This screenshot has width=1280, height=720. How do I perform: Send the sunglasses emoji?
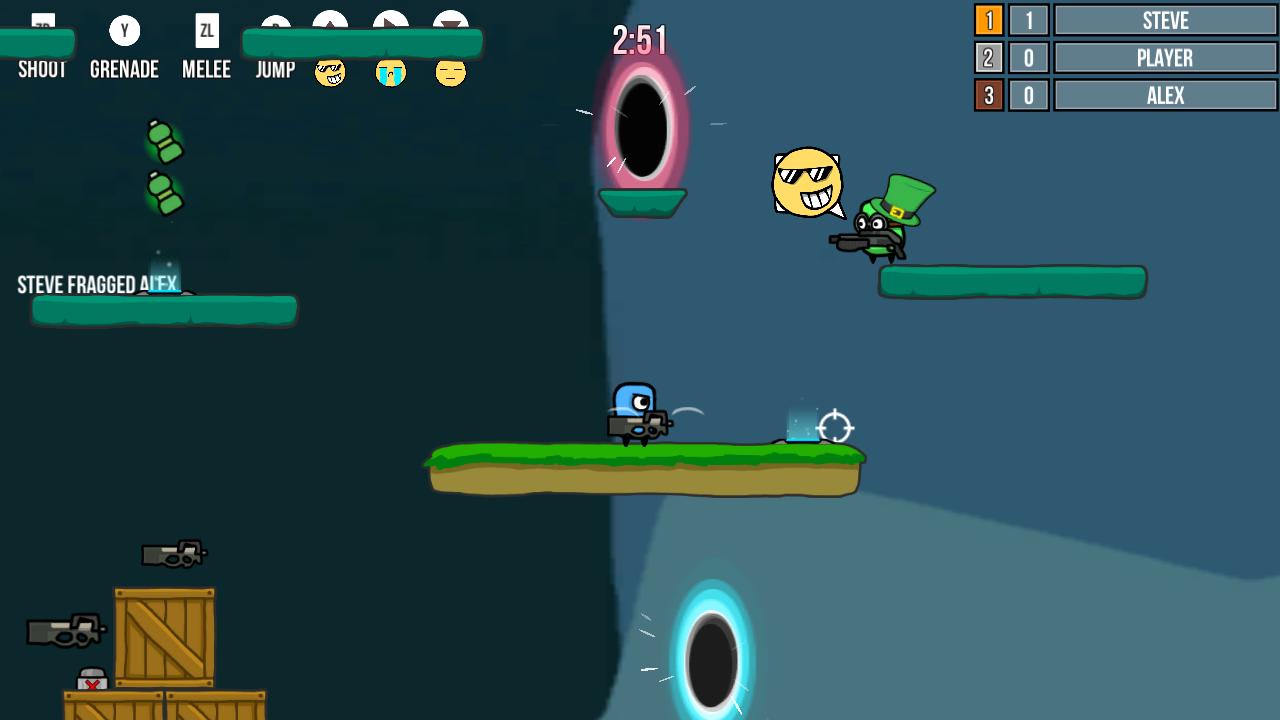[330, 73]
